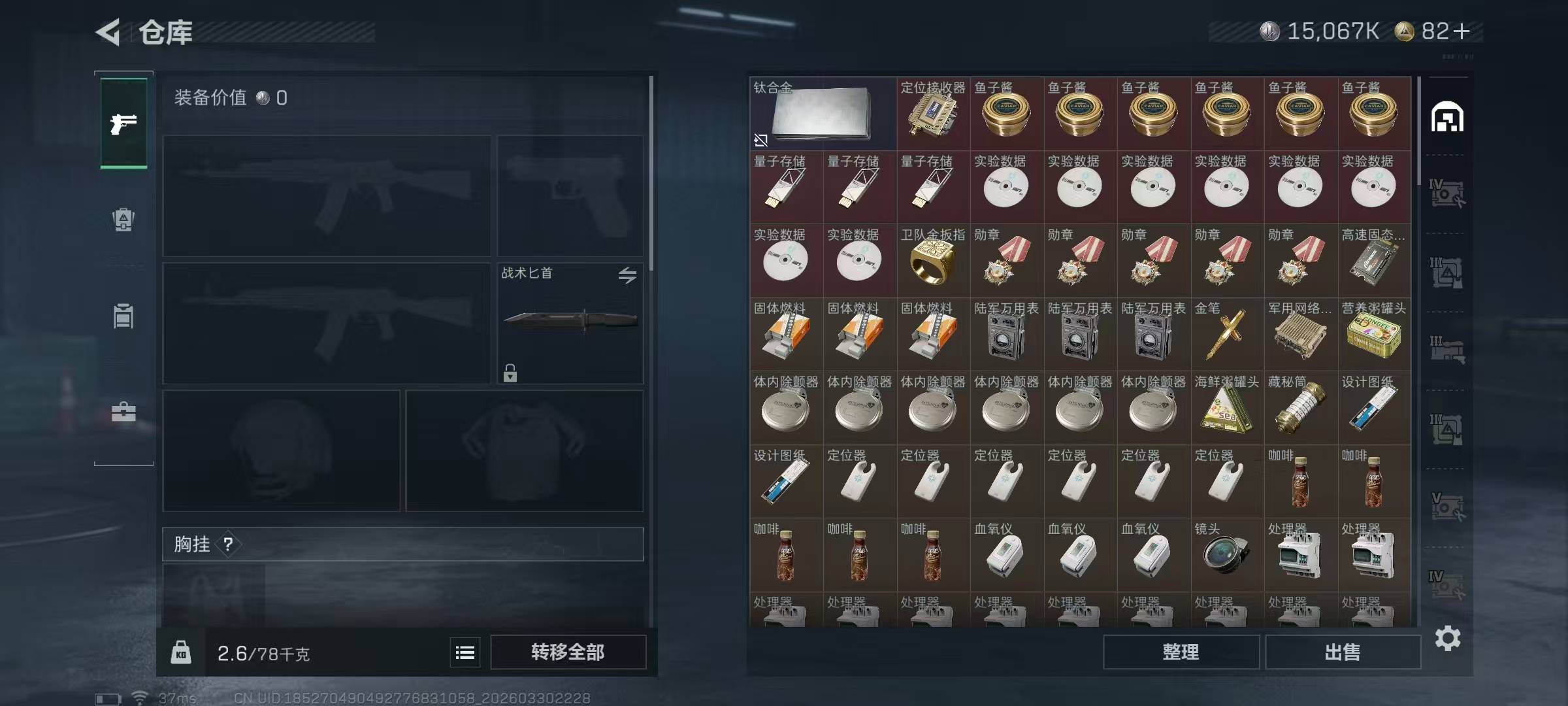Add more gold currency with plus
Viewport: 1568px width, 706px height.
coord(1462,31)
